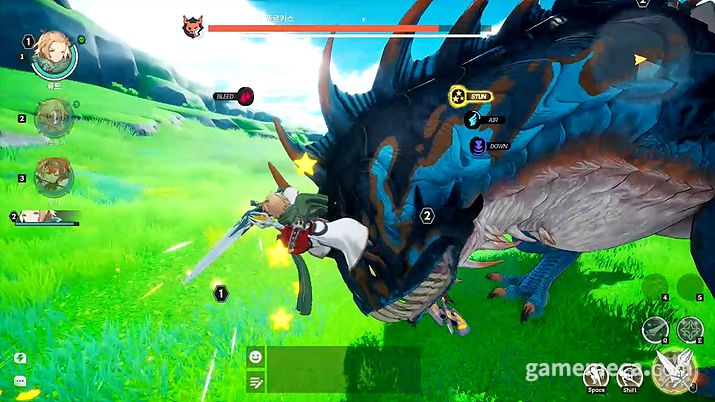Open the chat text edit button
Image resolution: width=715 pixels, height=402 pixels.
(255, 380)
